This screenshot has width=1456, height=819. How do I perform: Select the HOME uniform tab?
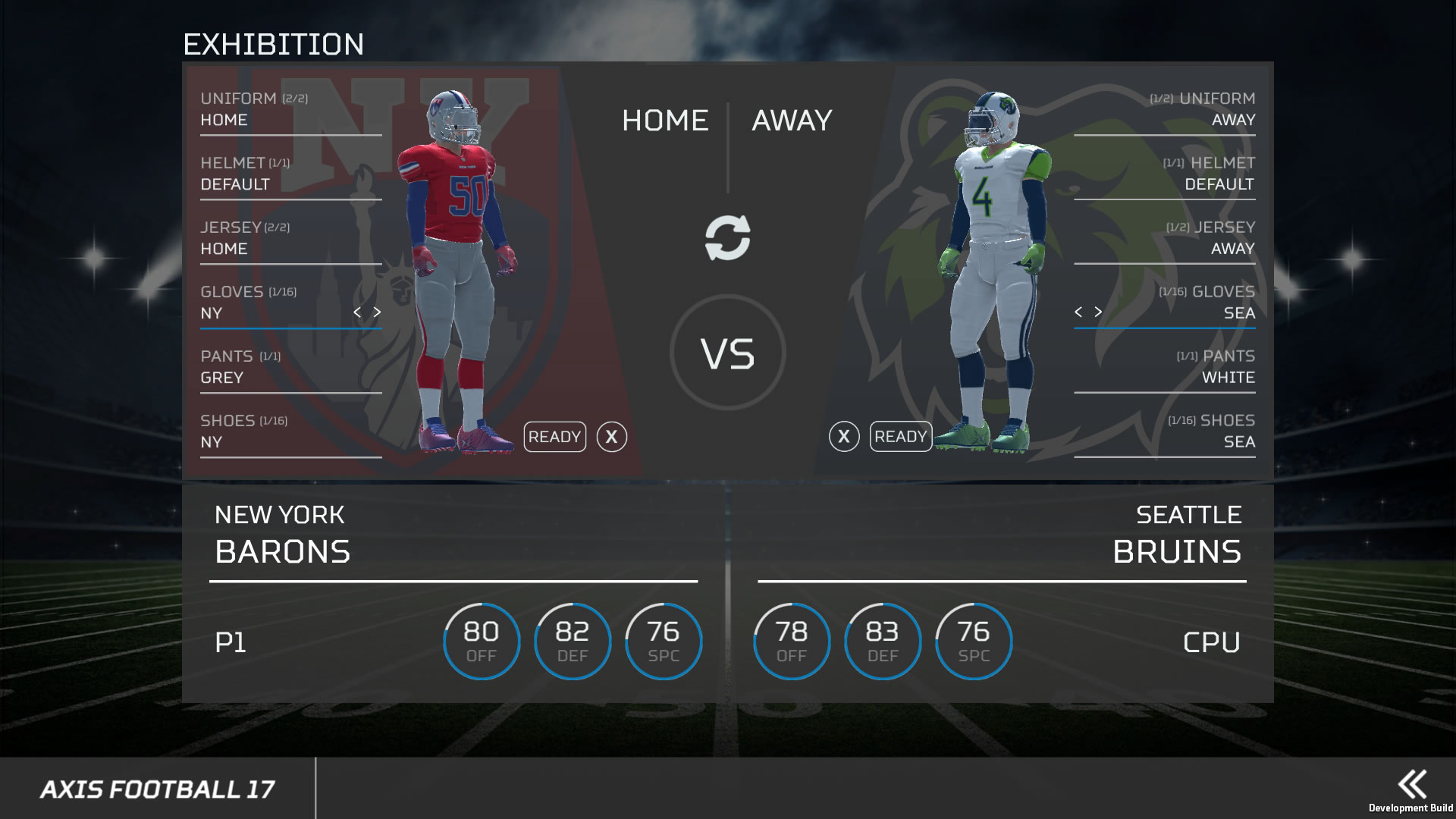pos(665,120)
